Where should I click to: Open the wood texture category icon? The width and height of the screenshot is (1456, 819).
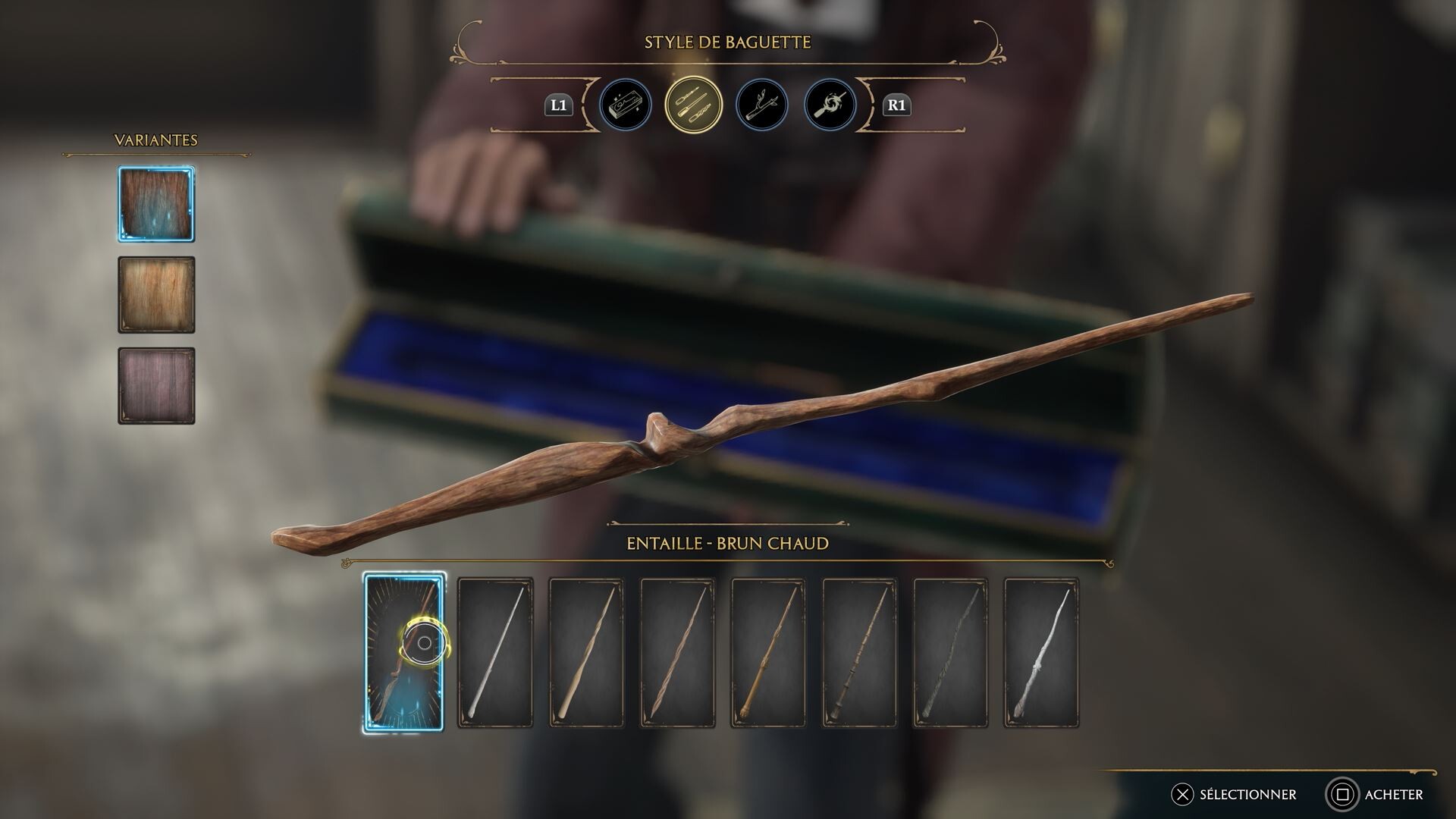pos(761,106)
